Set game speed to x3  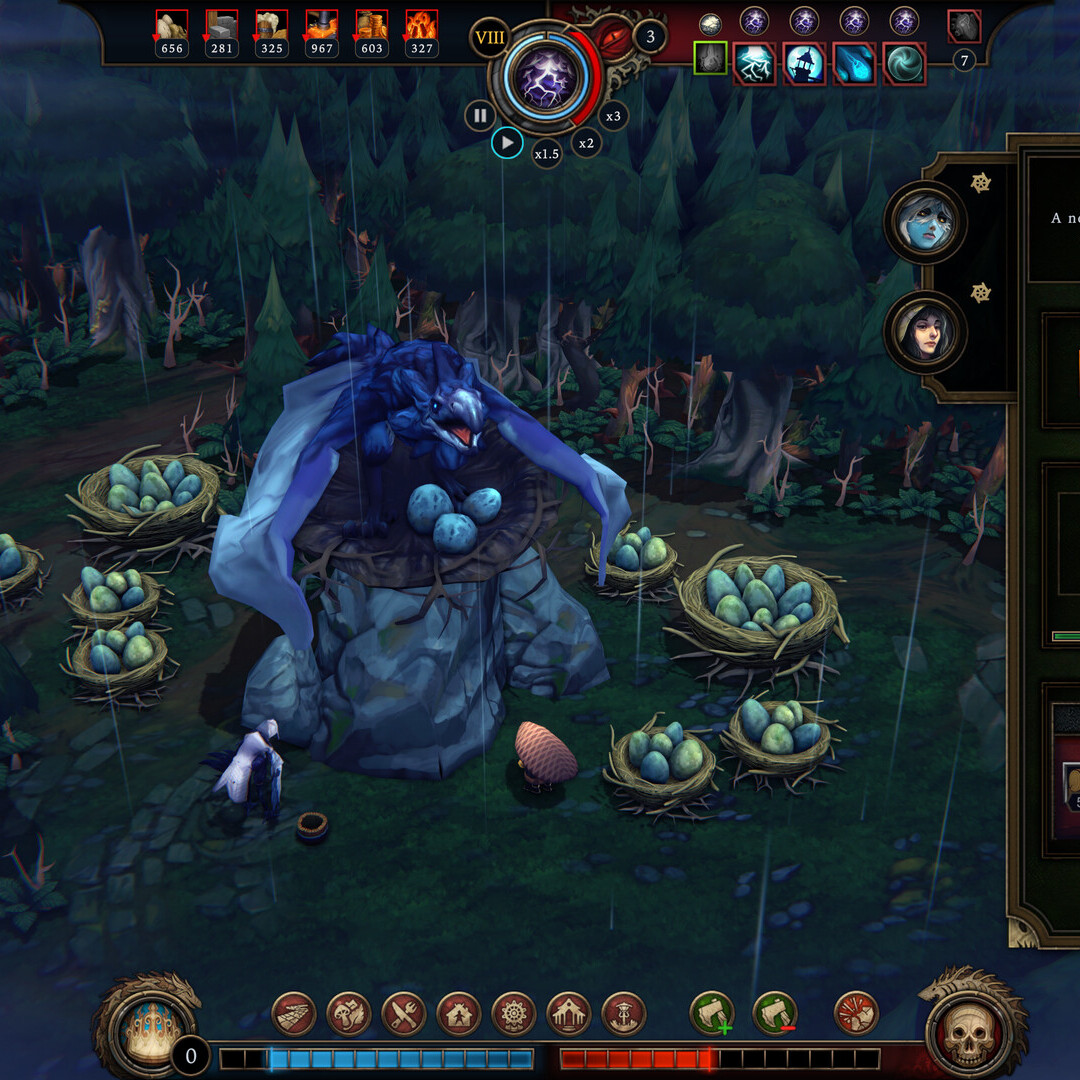pos(613,116)
